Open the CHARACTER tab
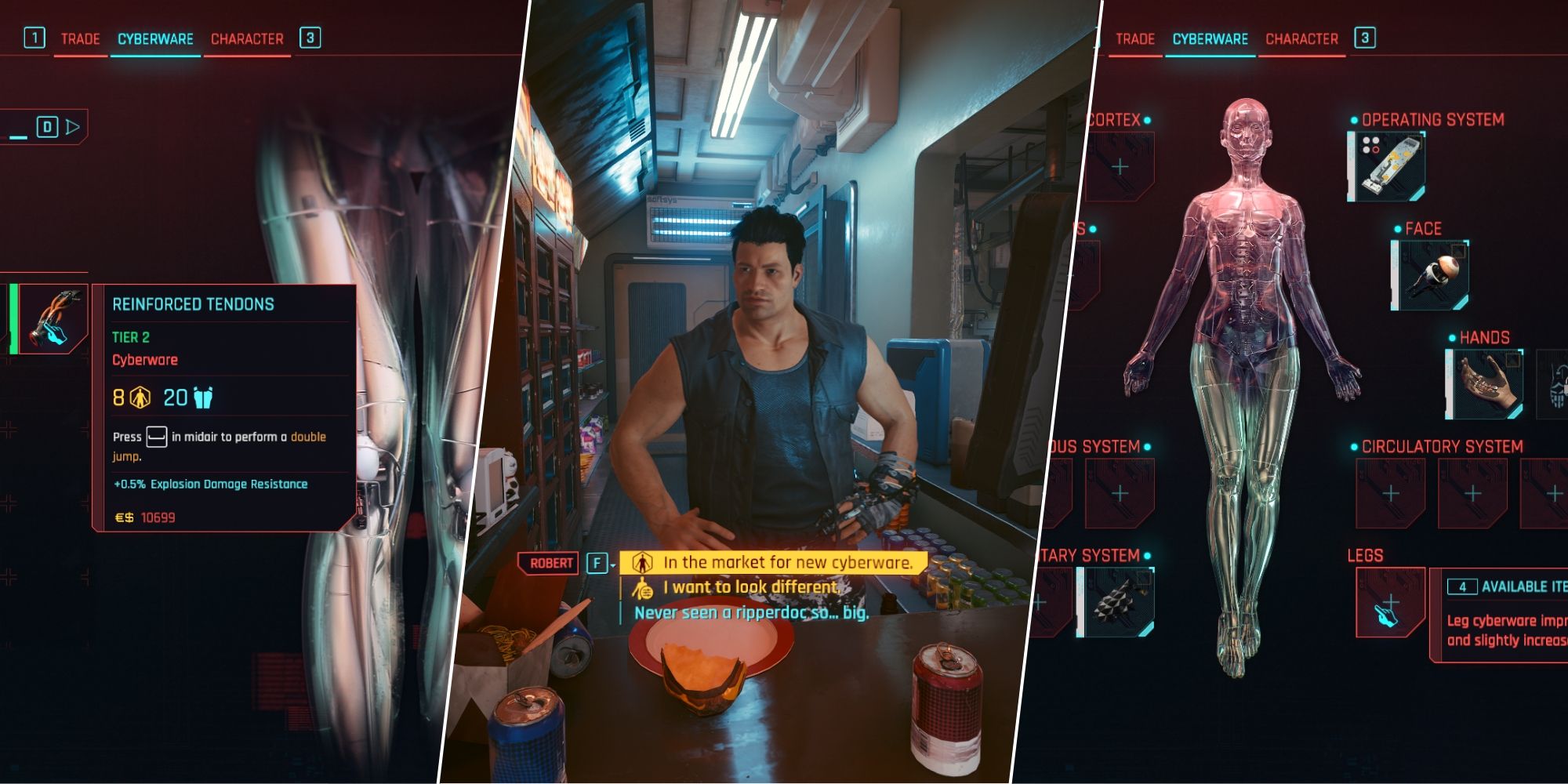The image size is (1568, 784). click(247, 38)
